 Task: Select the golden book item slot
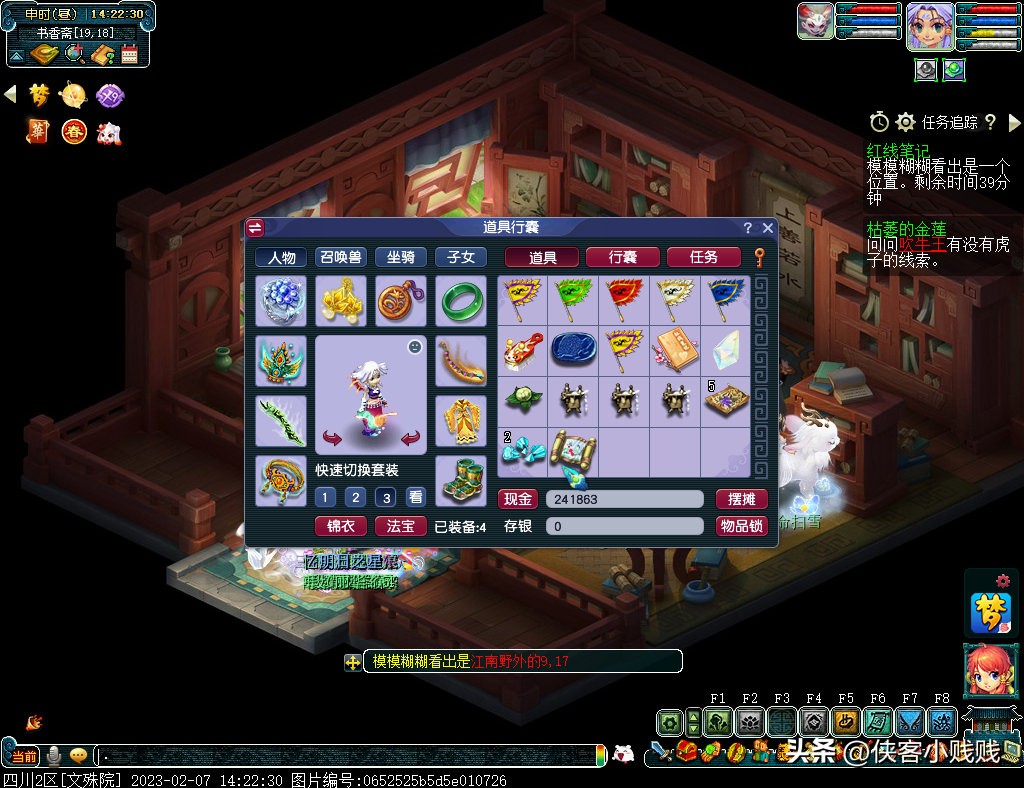pos(674,349)
